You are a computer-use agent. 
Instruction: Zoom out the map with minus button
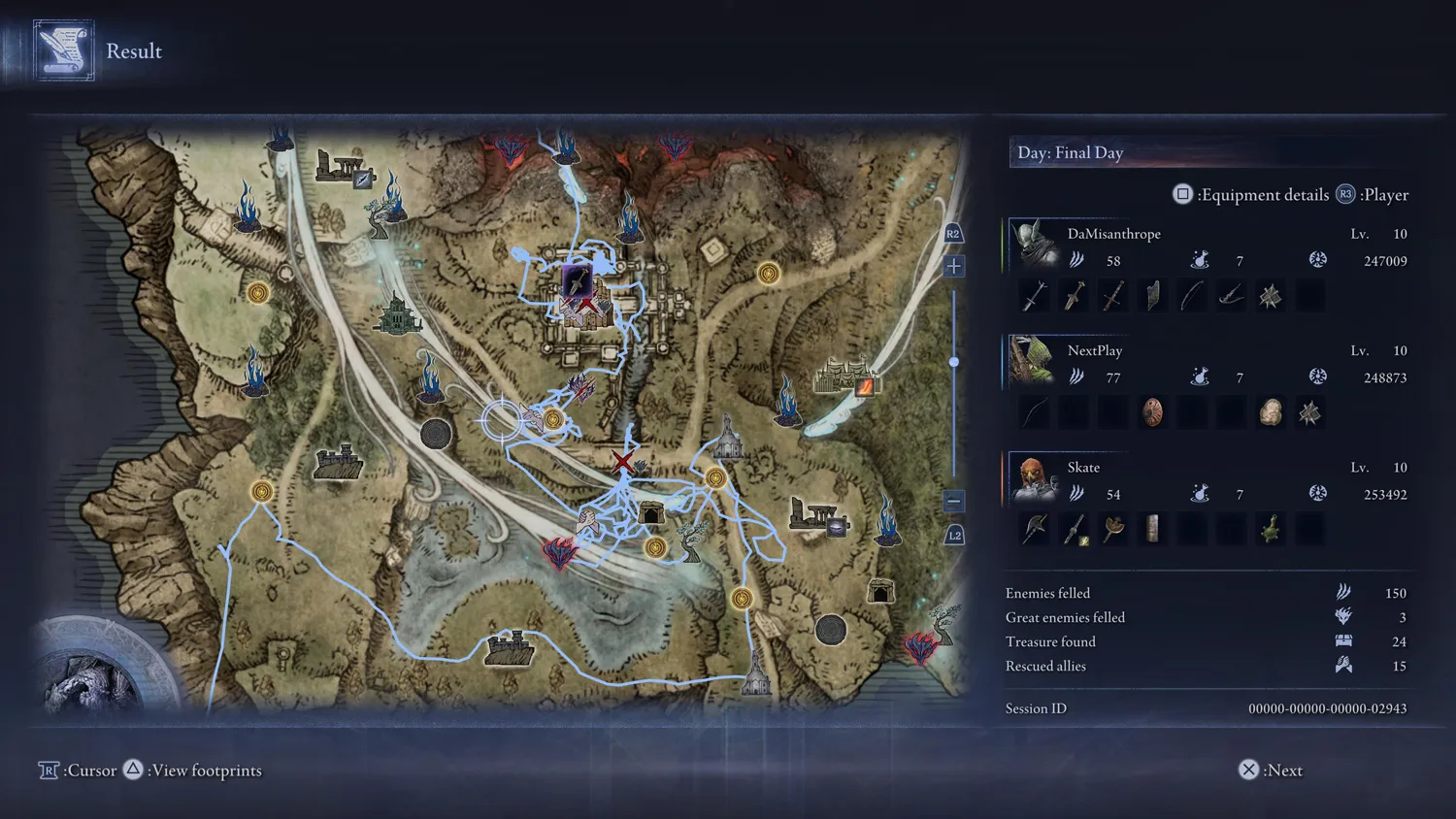(954, 501)
